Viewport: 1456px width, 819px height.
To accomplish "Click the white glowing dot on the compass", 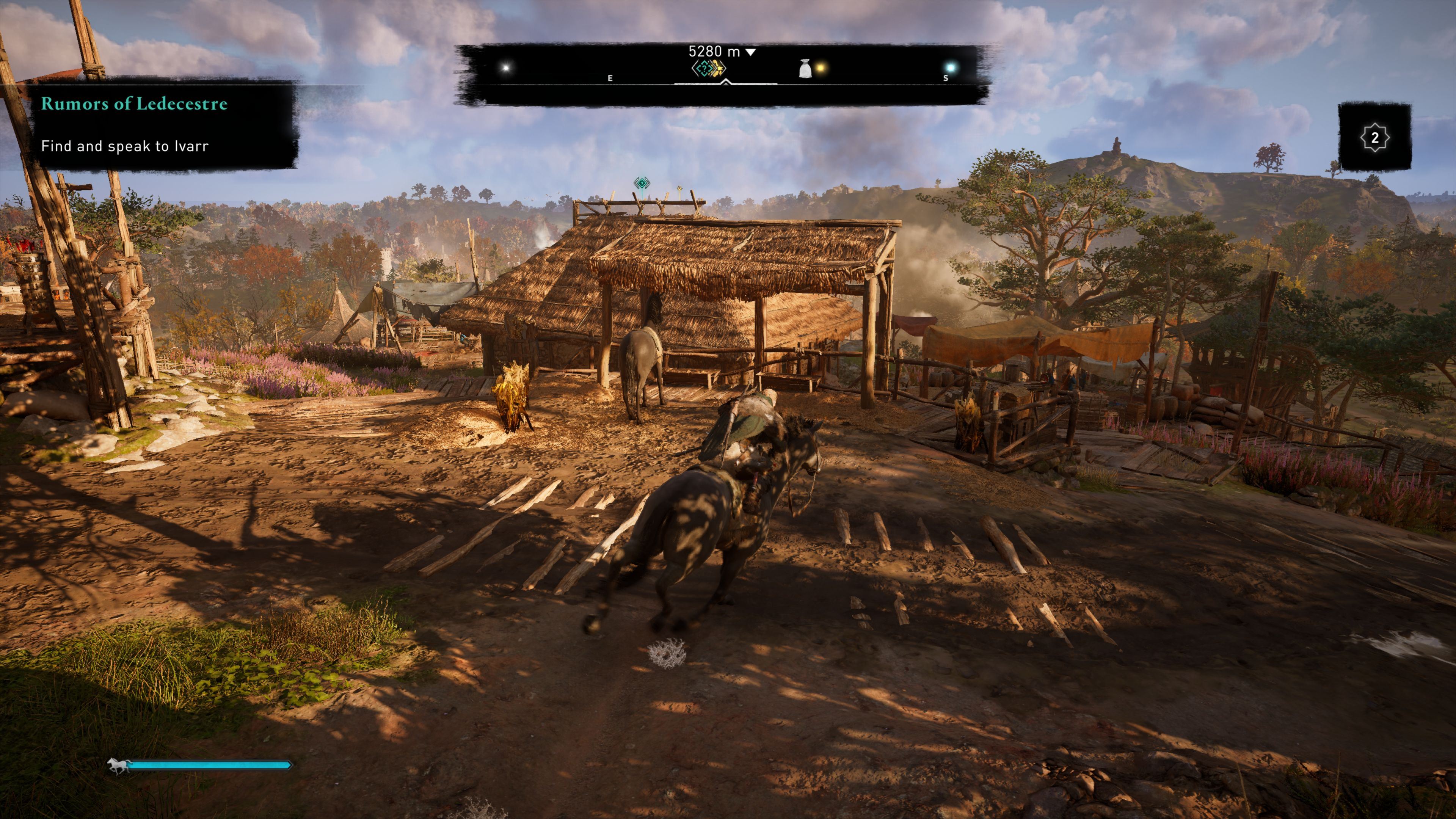I will point(506,68).
